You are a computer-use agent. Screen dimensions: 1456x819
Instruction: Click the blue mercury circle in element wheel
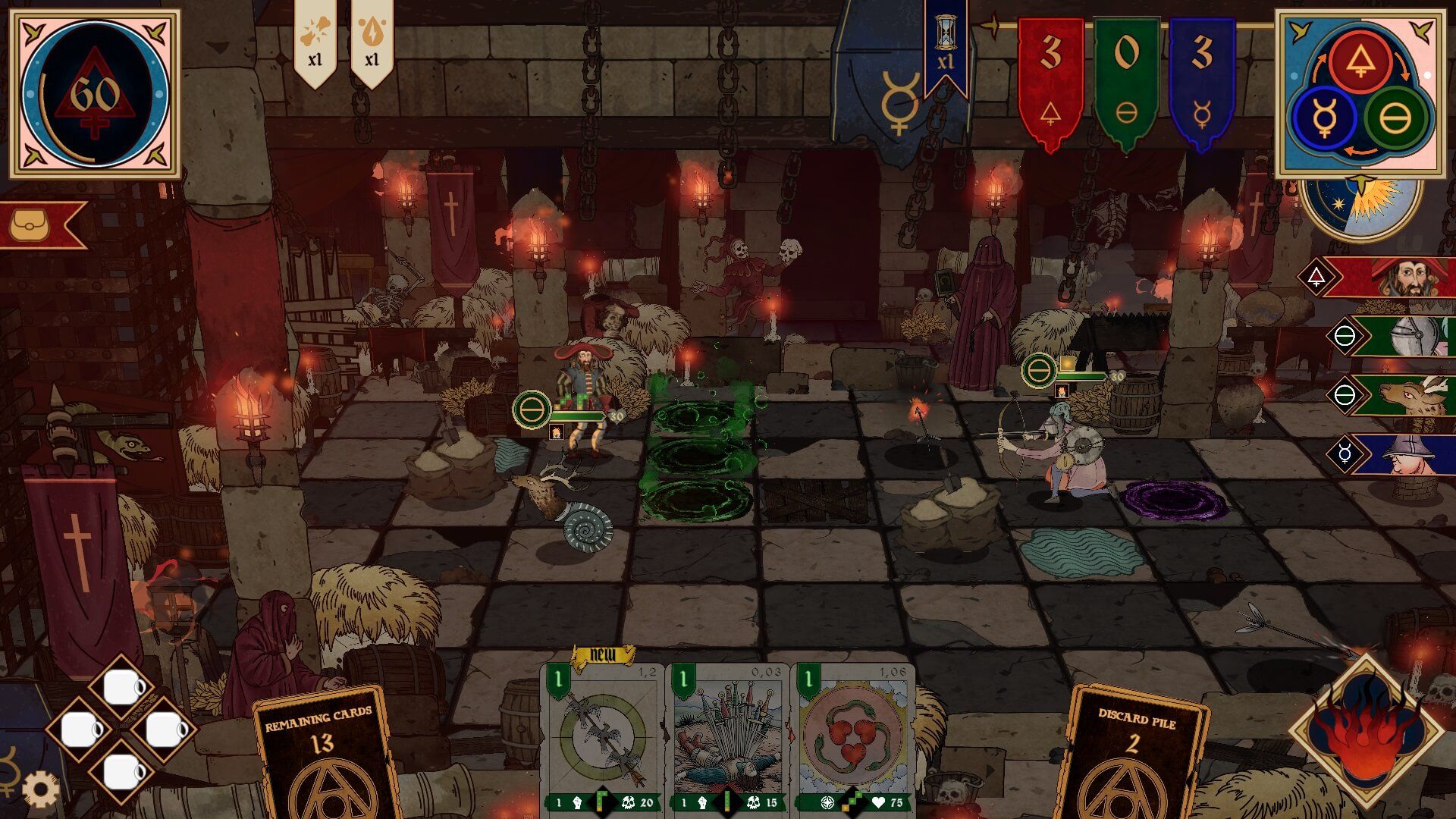tap(1325, 119)
